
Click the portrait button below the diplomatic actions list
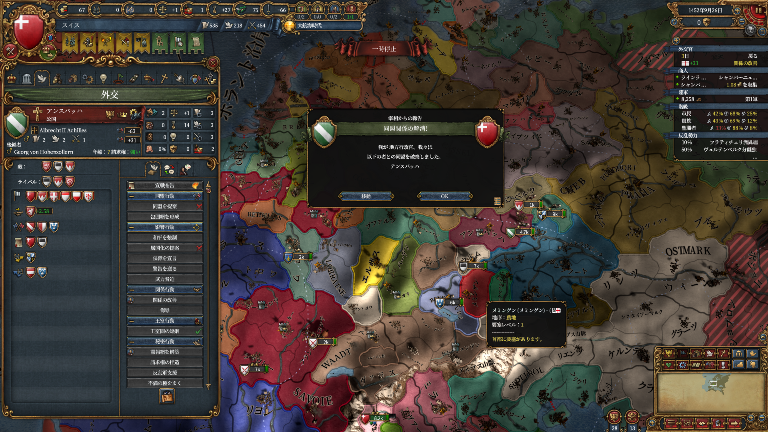(x=166, y=396)
